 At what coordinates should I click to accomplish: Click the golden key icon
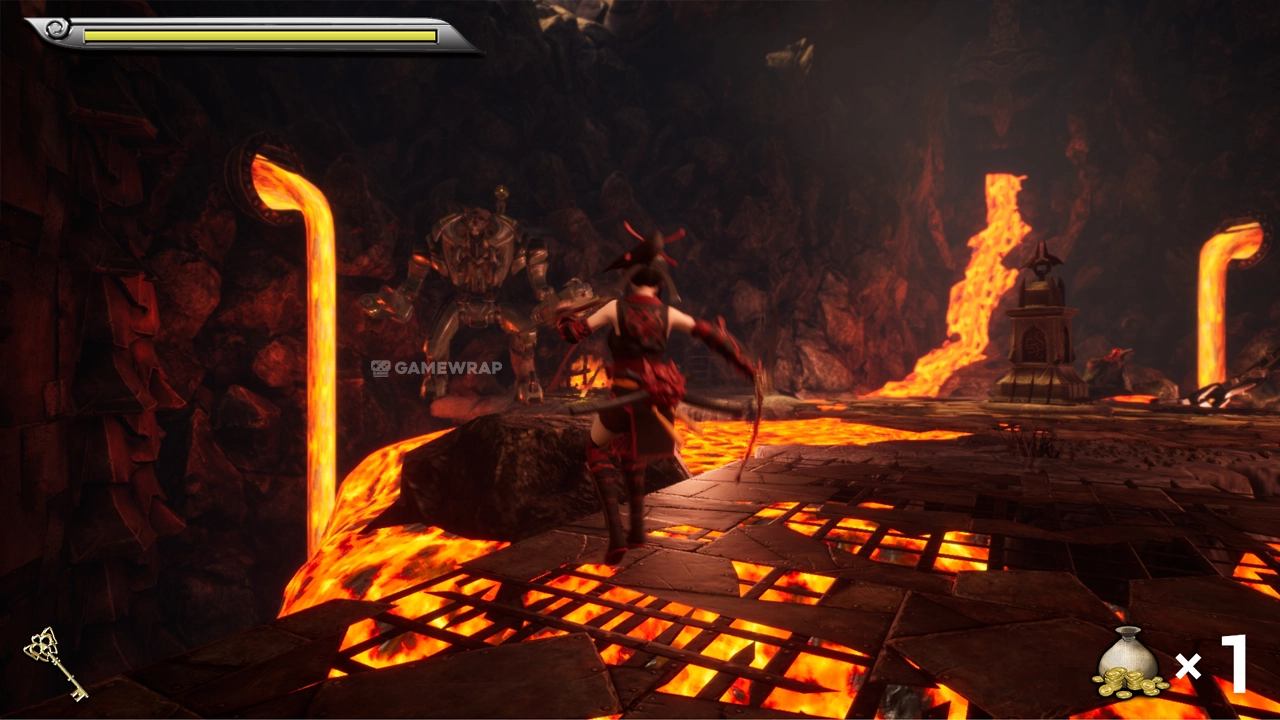tap(55, 662)
